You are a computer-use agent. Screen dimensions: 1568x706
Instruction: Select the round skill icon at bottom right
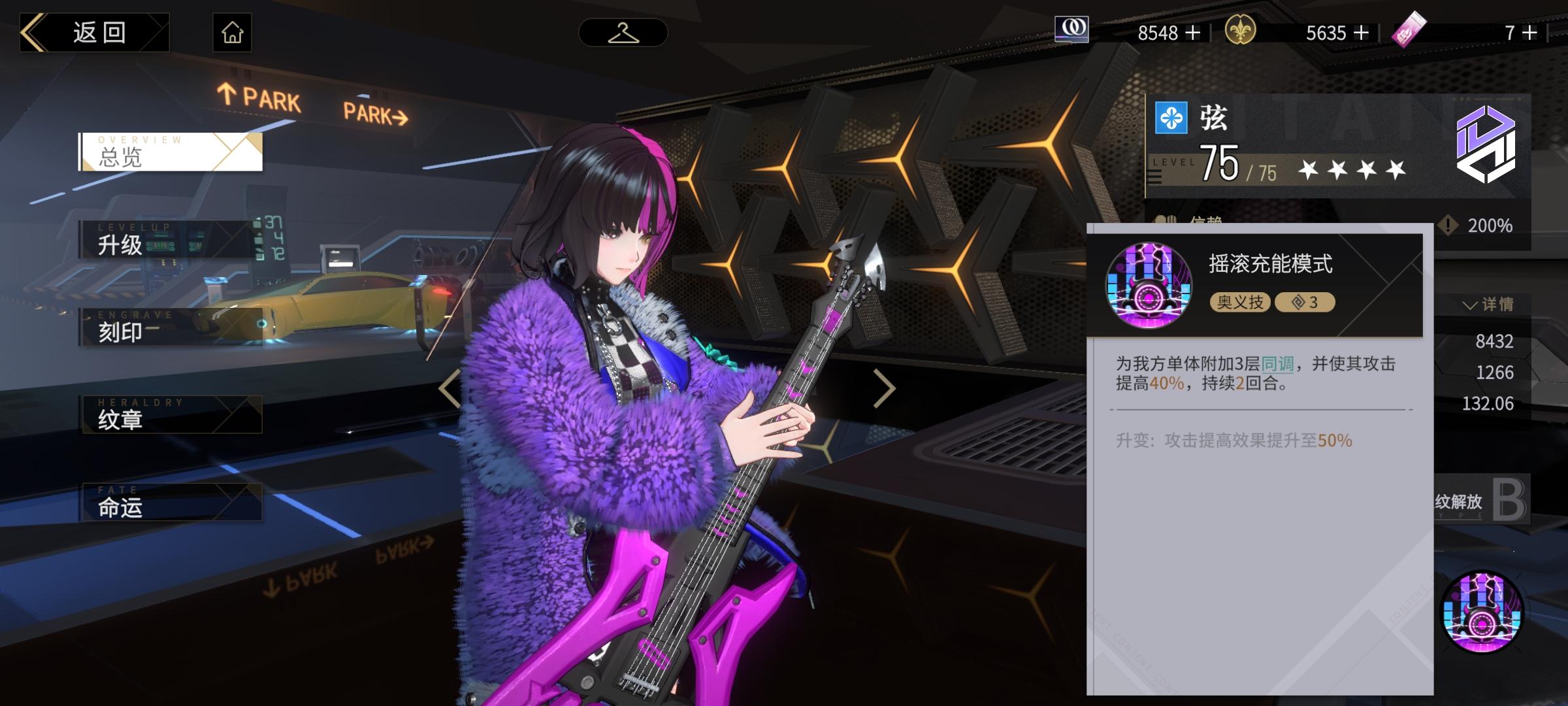(1482, 613)
